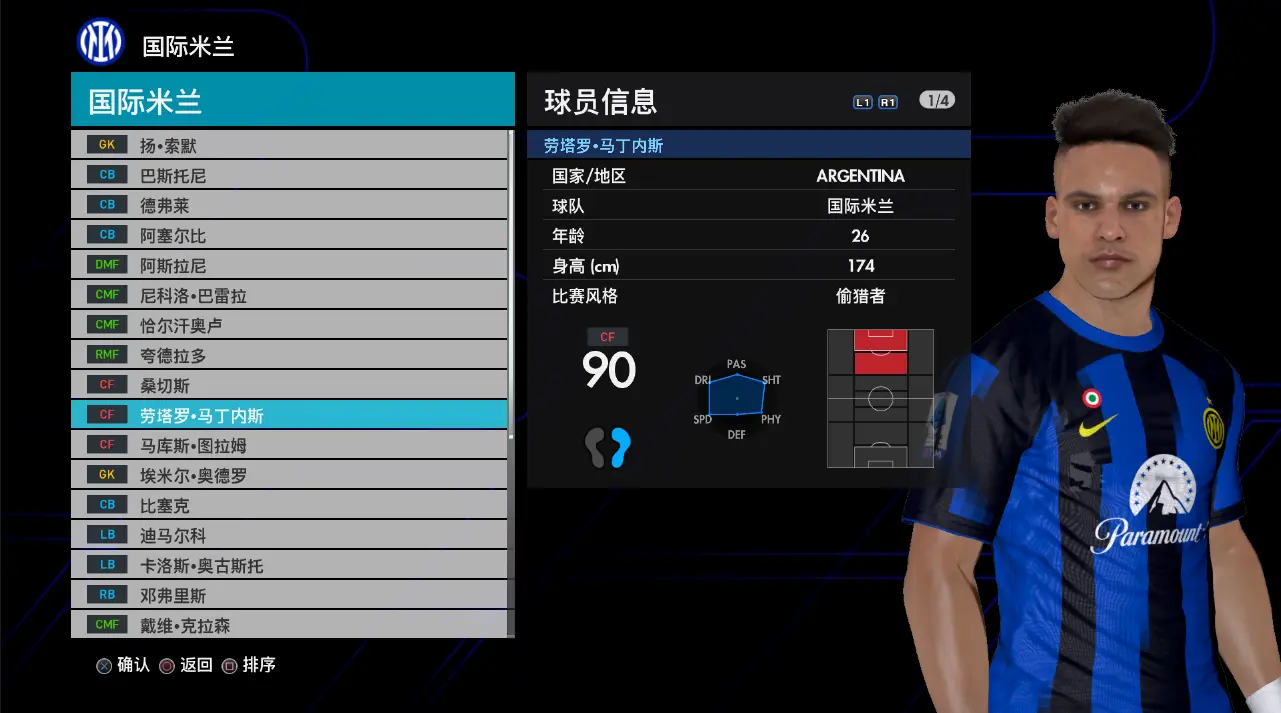The image size is (1281, 713).
Task: Pick right midfielder 夸德拉多
Action: click(x=289, y=355)
